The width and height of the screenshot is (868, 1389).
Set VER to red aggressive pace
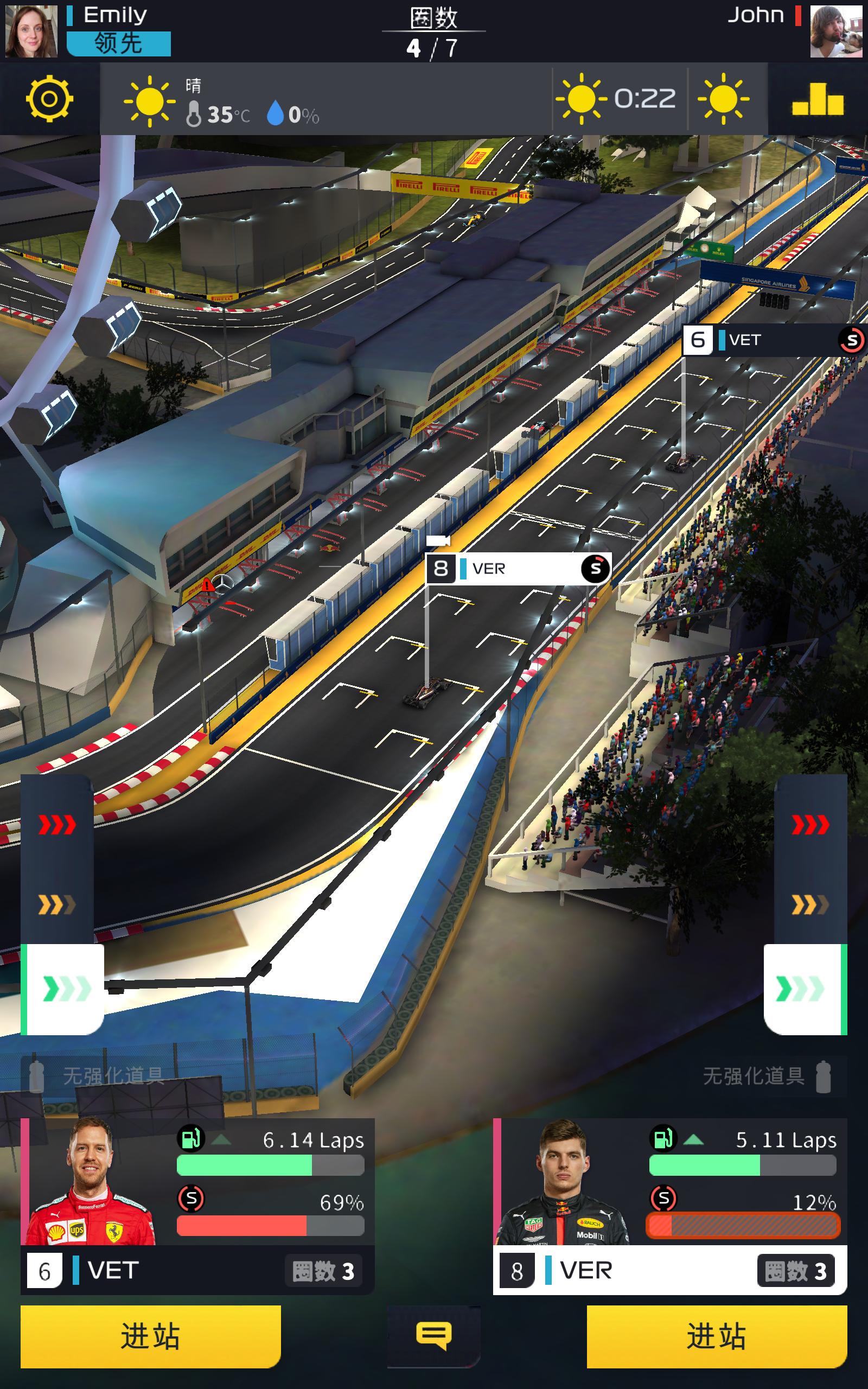pos(810,825)
